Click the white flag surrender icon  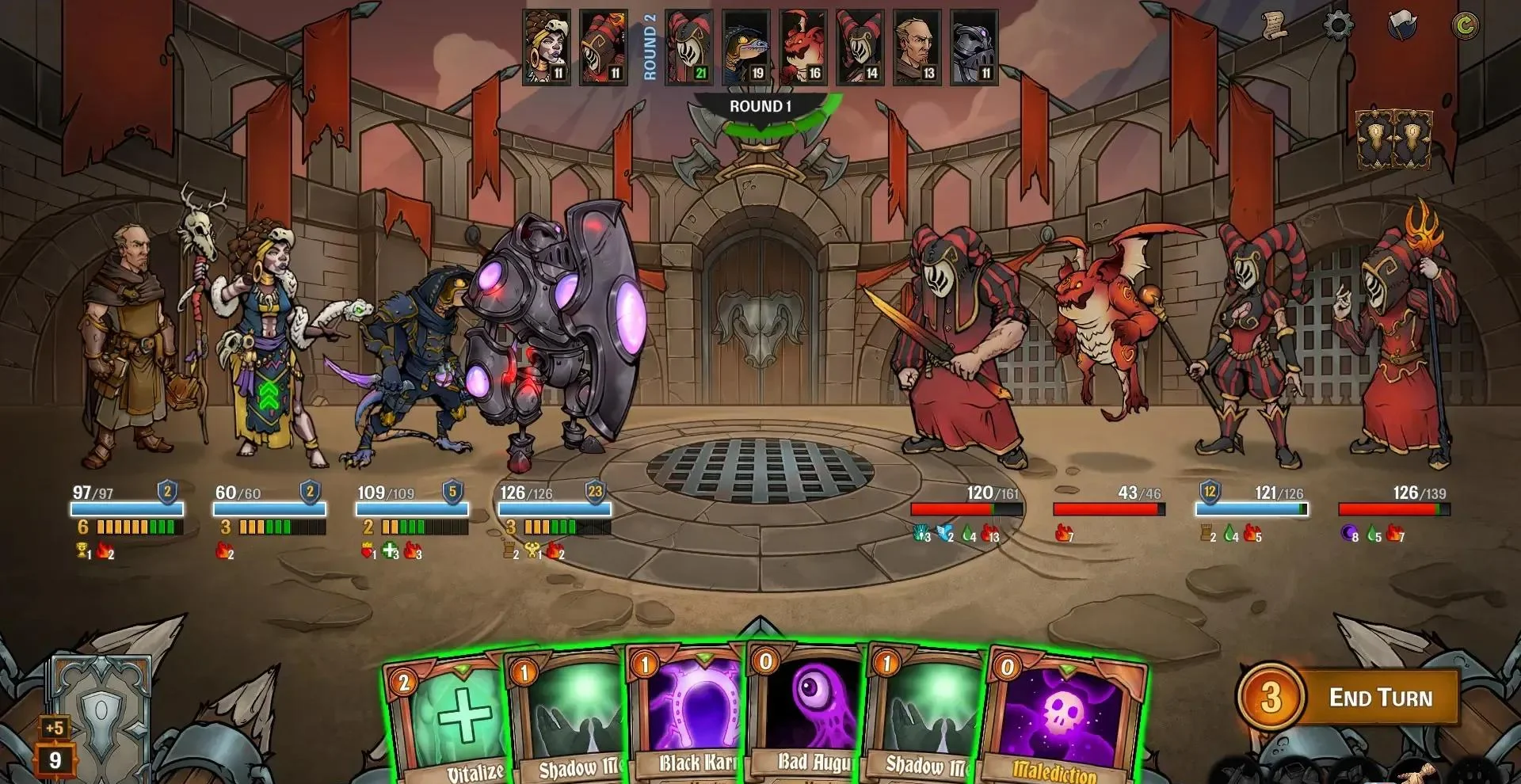point(1401,26)
